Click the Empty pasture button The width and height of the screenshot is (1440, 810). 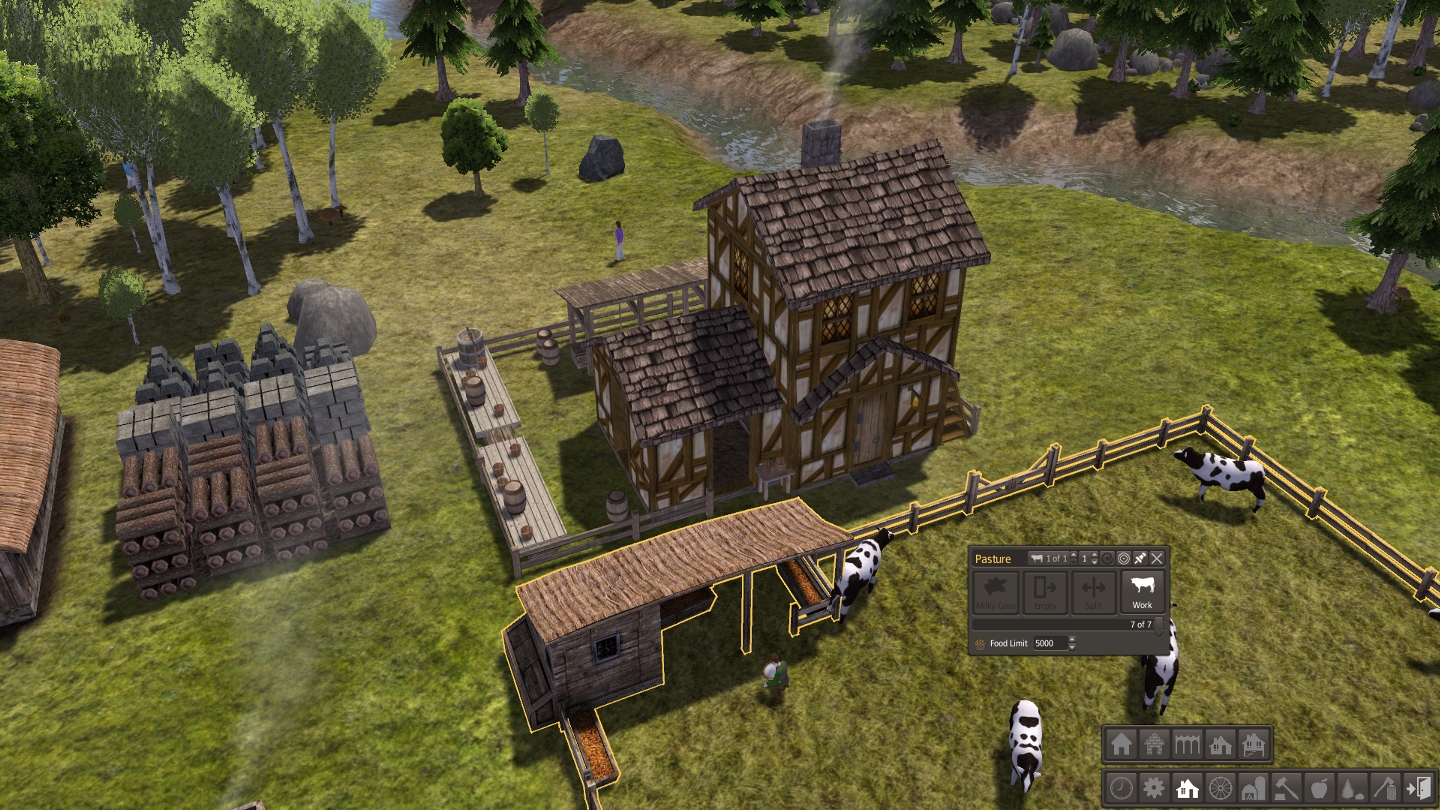pos(1044,592)
